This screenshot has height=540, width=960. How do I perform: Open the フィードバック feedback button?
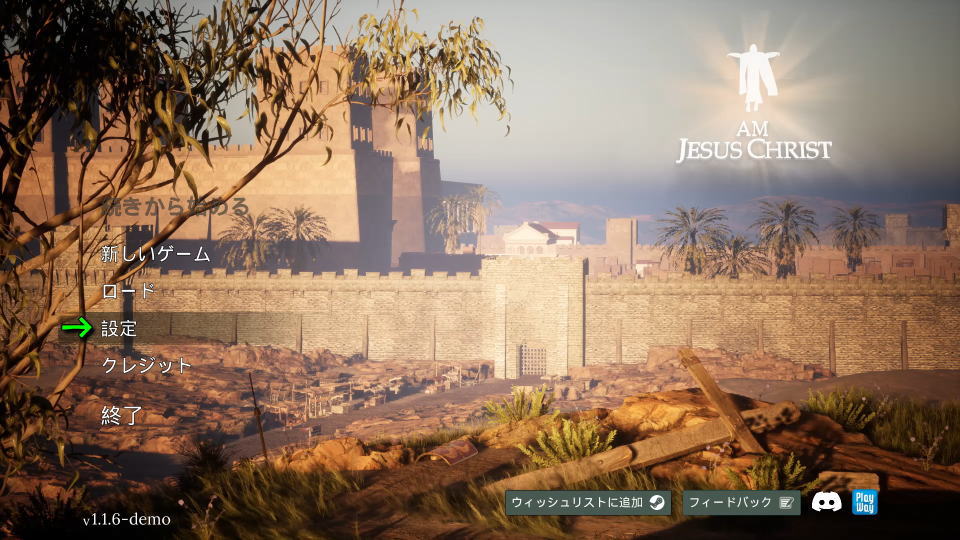click(x=741, y=502)
